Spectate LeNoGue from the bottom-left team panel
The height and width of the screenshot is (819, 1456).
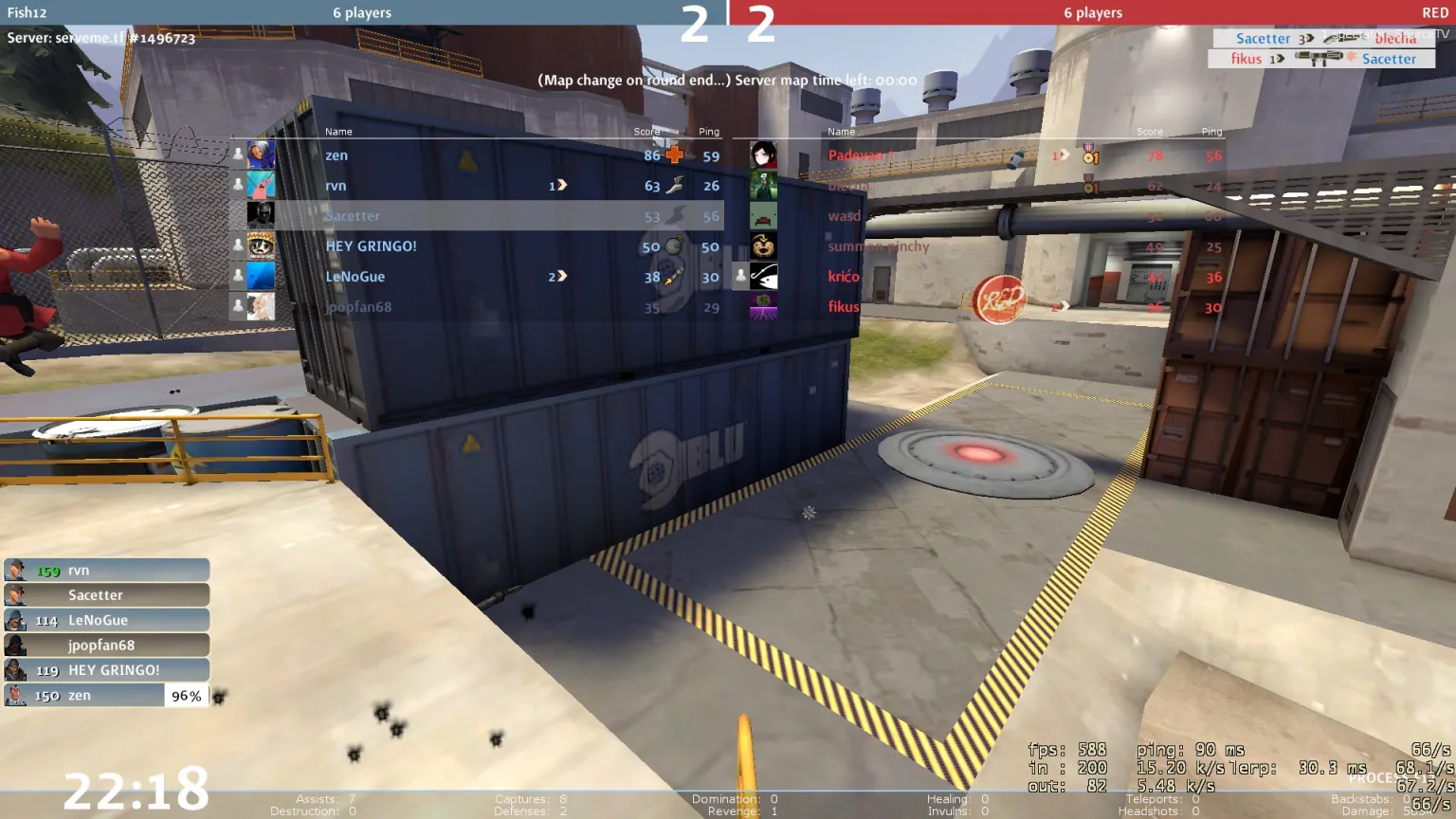click(106, 620)
